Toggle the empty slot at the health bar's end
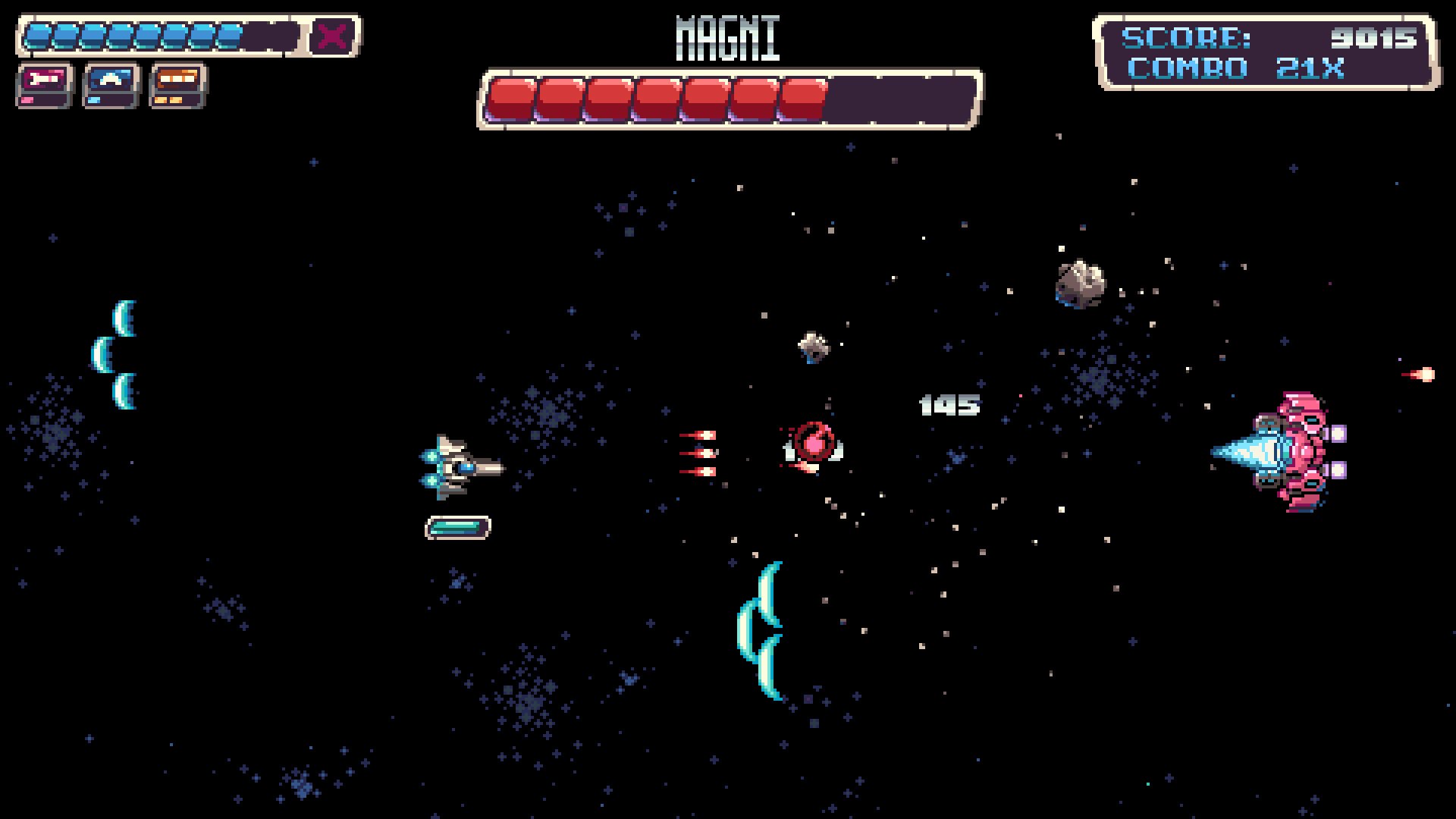This screenshot has width=1456, height=819. 269,34
